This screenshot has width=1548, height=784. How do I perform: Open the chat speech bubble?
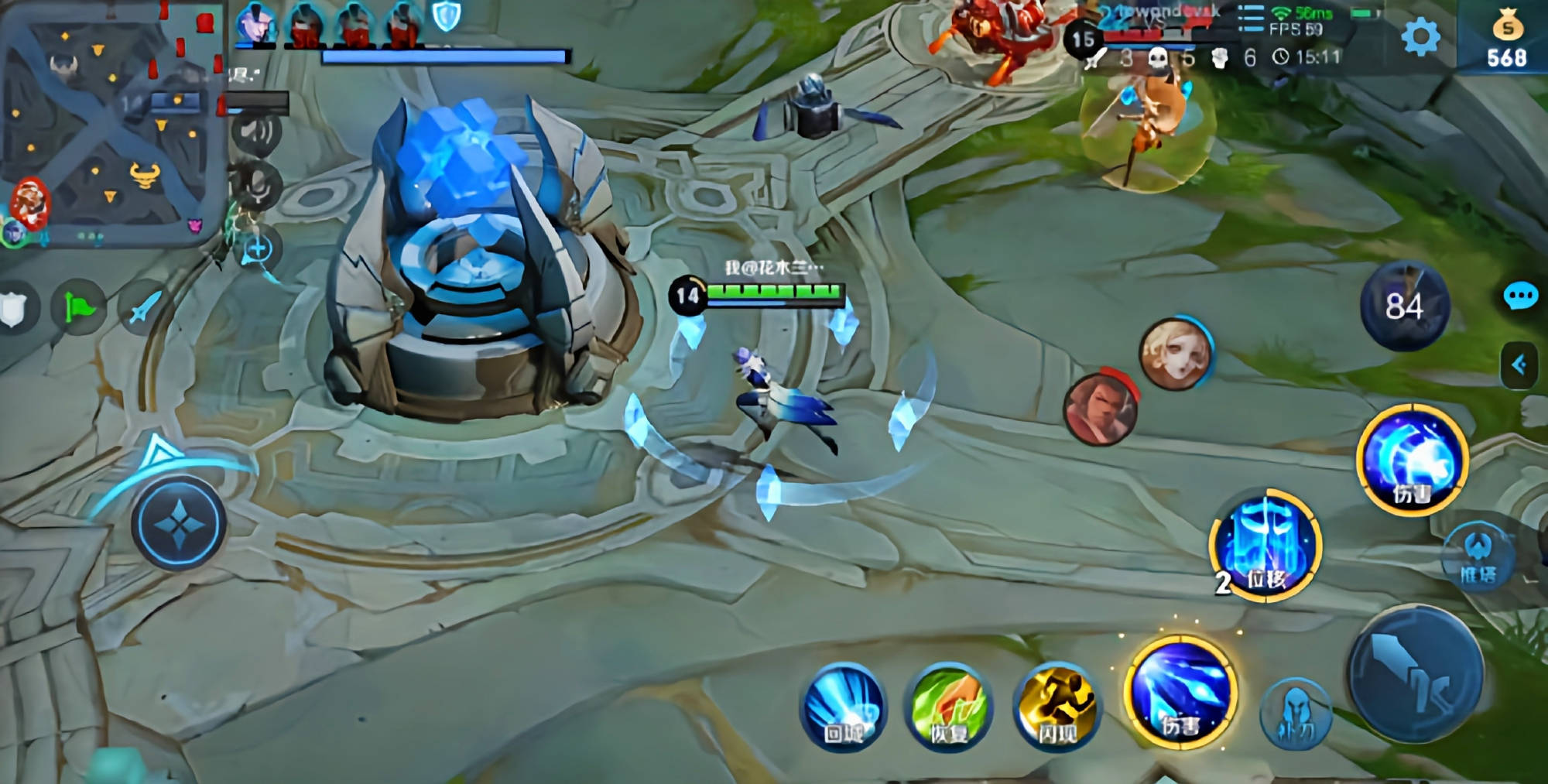(1520, 296)
